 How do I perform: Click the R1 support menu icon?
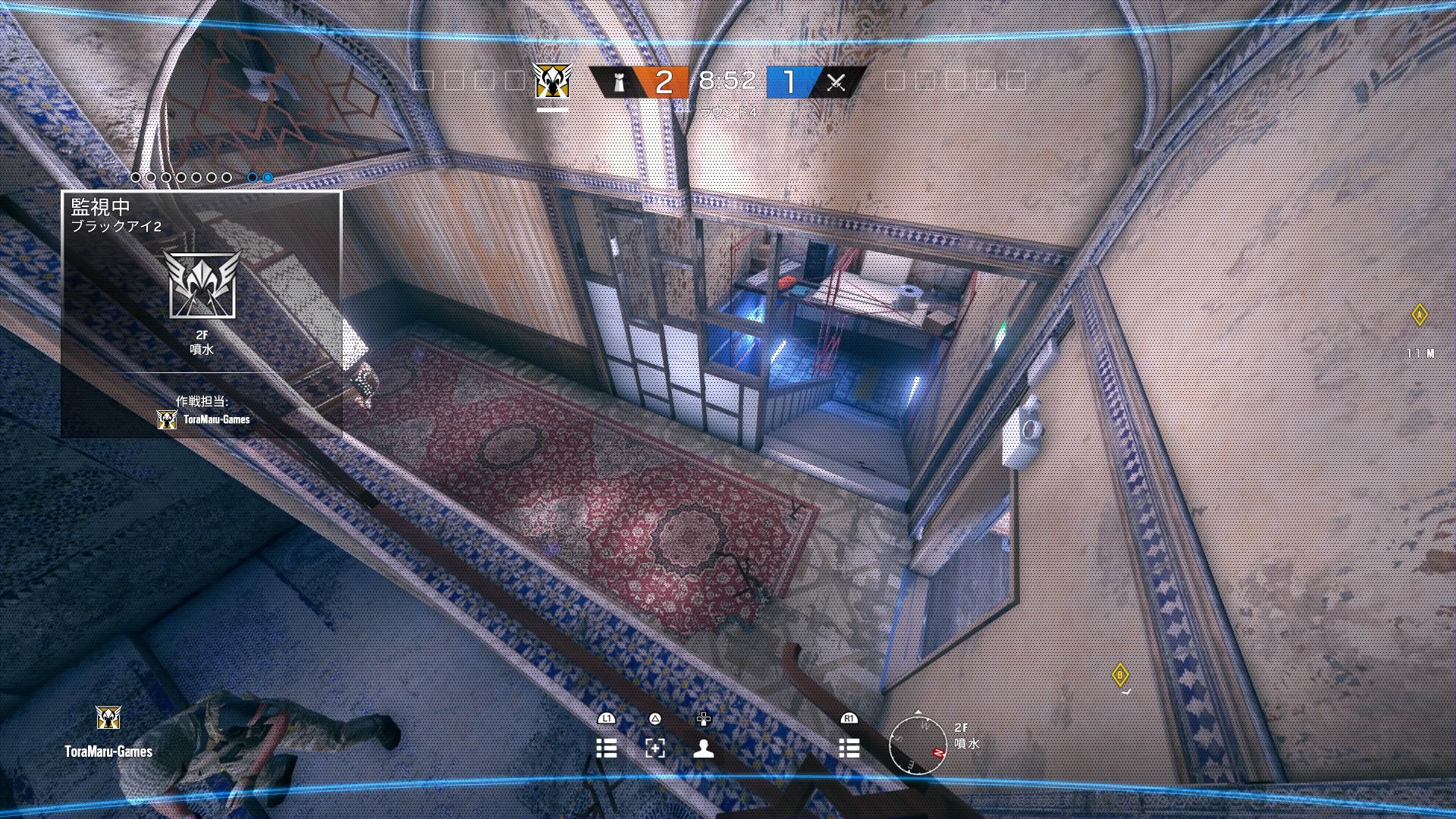pyautogui.click(x=849, y=748)
